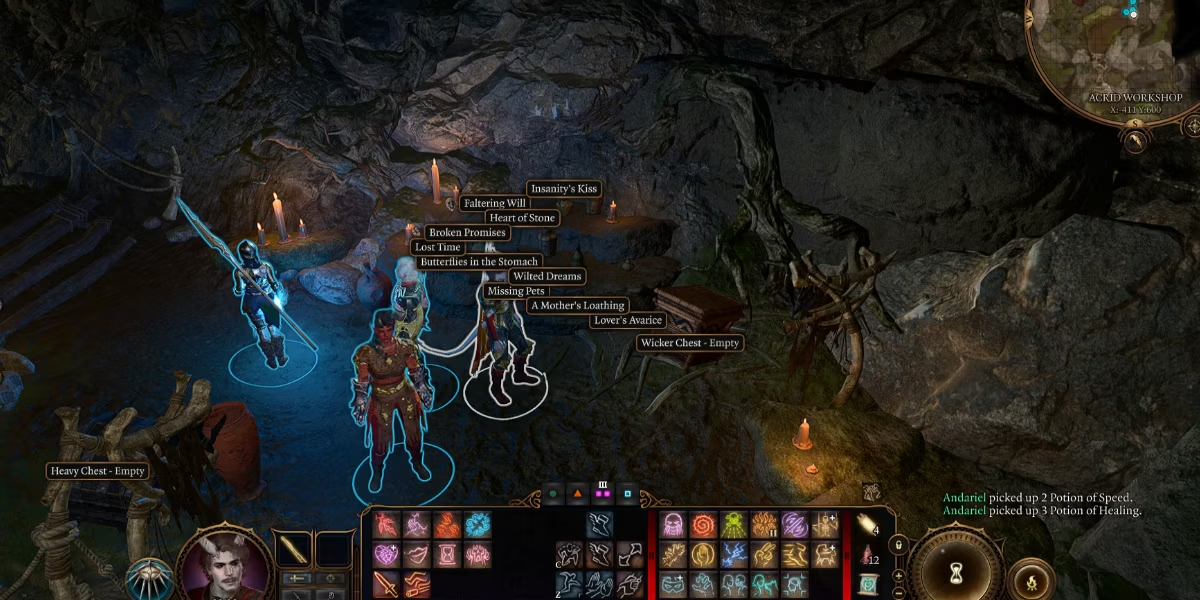Viewport: 1200px width, 600px height.
Task: Select the scroll item with count 4
Action: 867,524
